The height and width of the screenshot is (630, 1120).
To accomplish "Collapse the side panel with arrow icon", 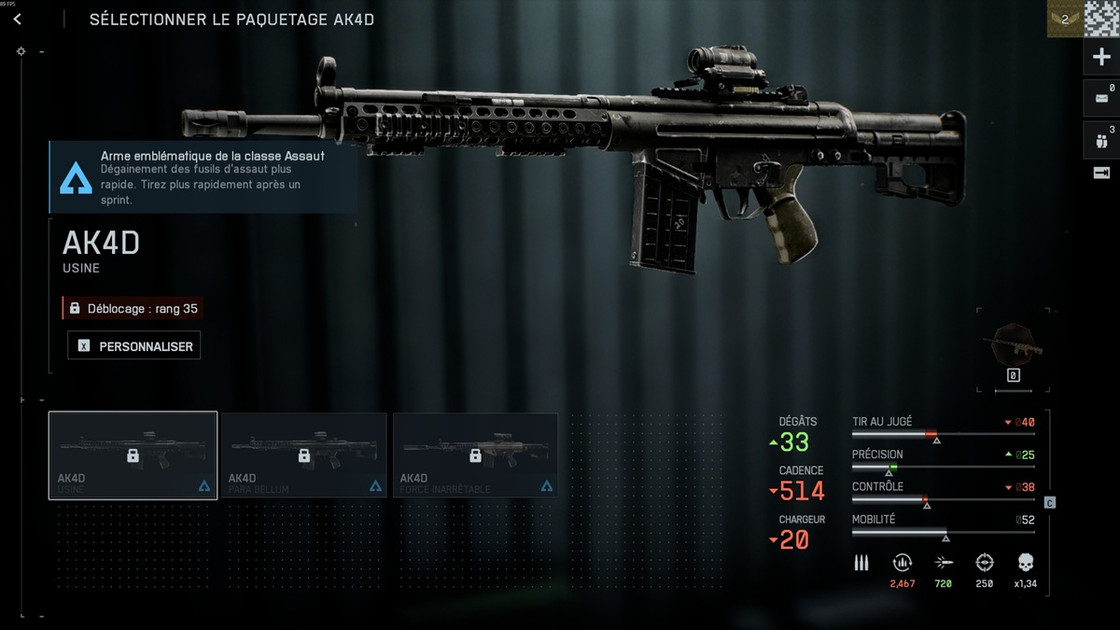I will point(1101,173).
